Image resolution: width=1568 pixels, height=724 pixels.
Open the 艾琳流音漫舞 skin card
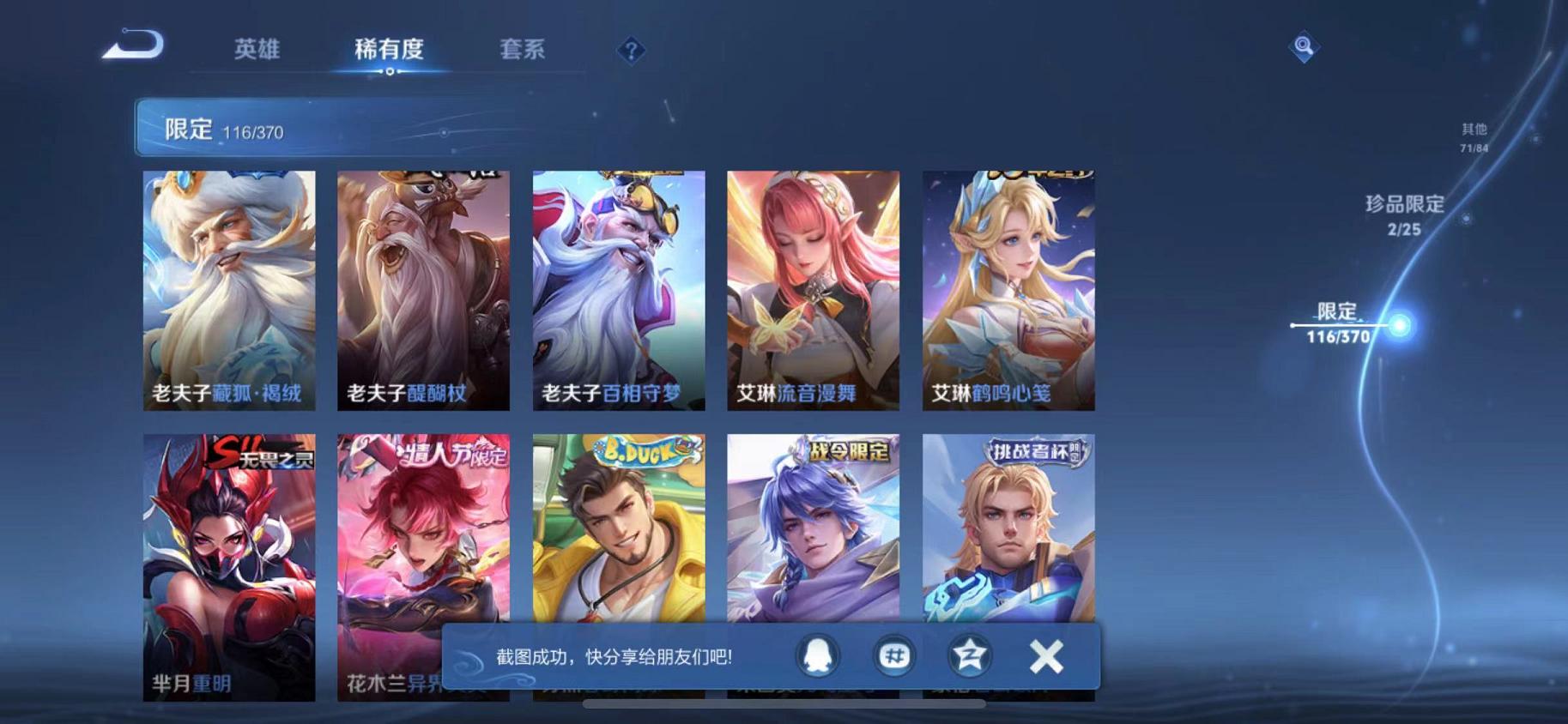[x=814, y=292]
